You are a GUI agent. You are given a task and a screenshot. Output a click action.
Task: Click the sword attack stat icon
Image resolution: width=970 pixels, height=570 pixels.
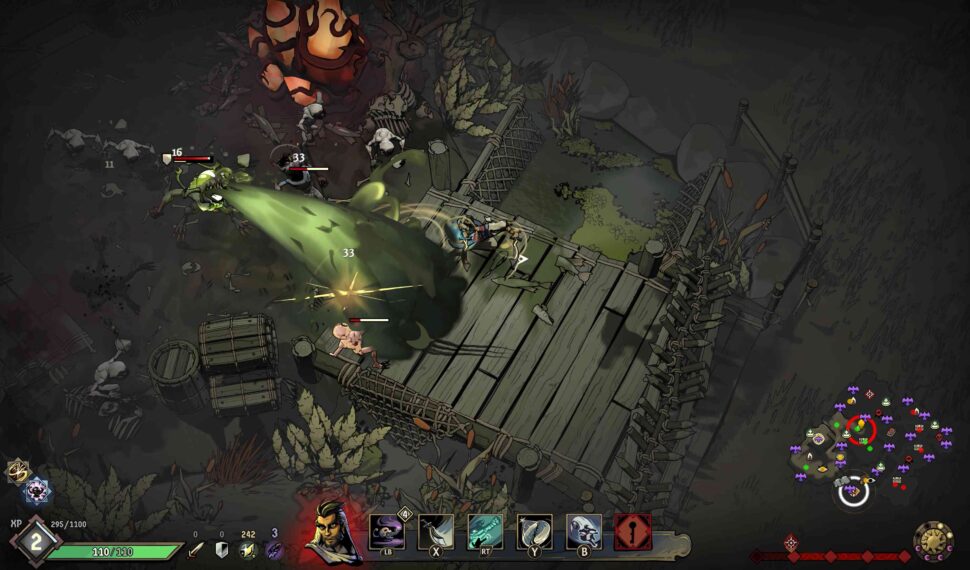pyautogui.click(x=196, y=549)
